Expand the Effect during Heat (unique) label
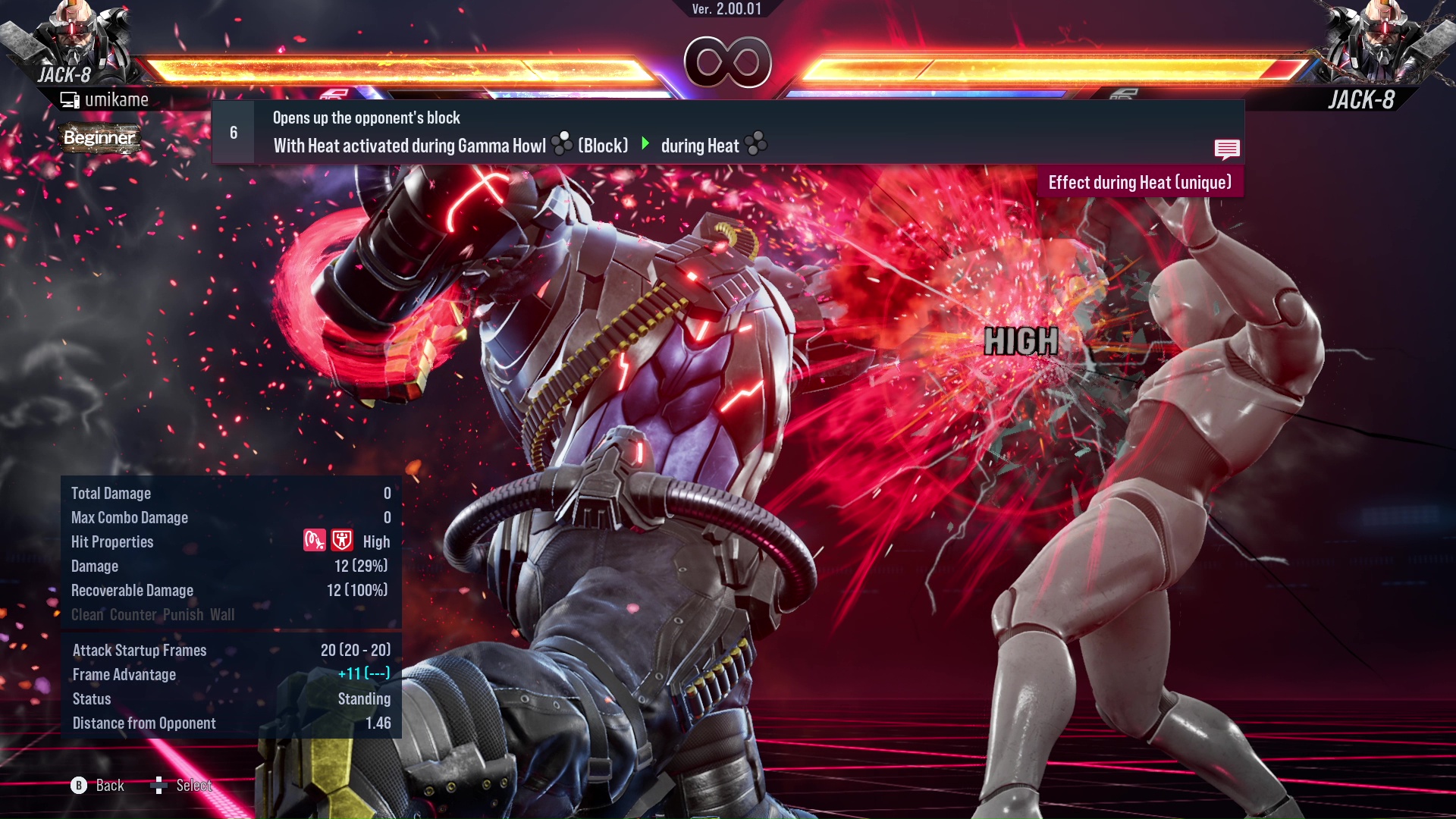 1140,182
